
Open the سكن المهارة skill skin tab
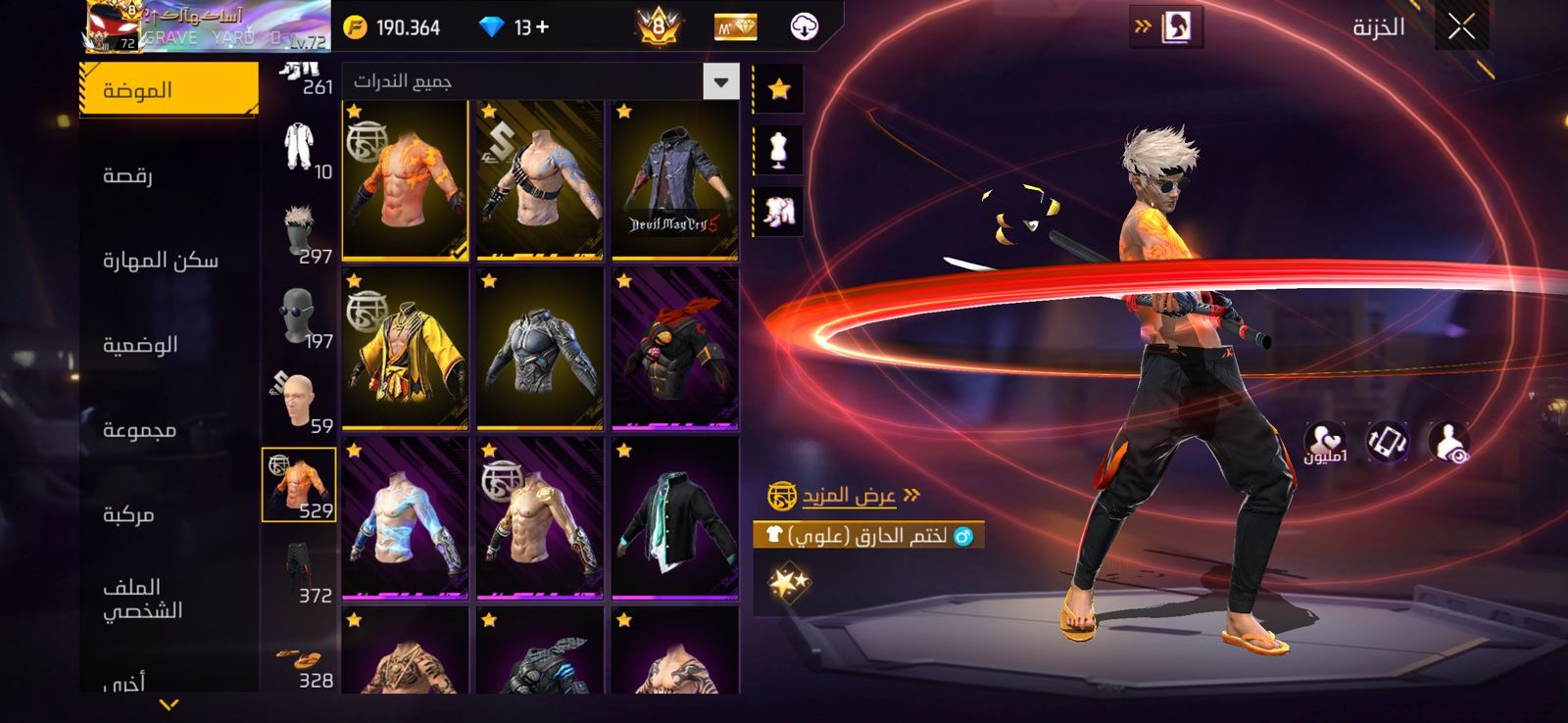click(161, 260)
